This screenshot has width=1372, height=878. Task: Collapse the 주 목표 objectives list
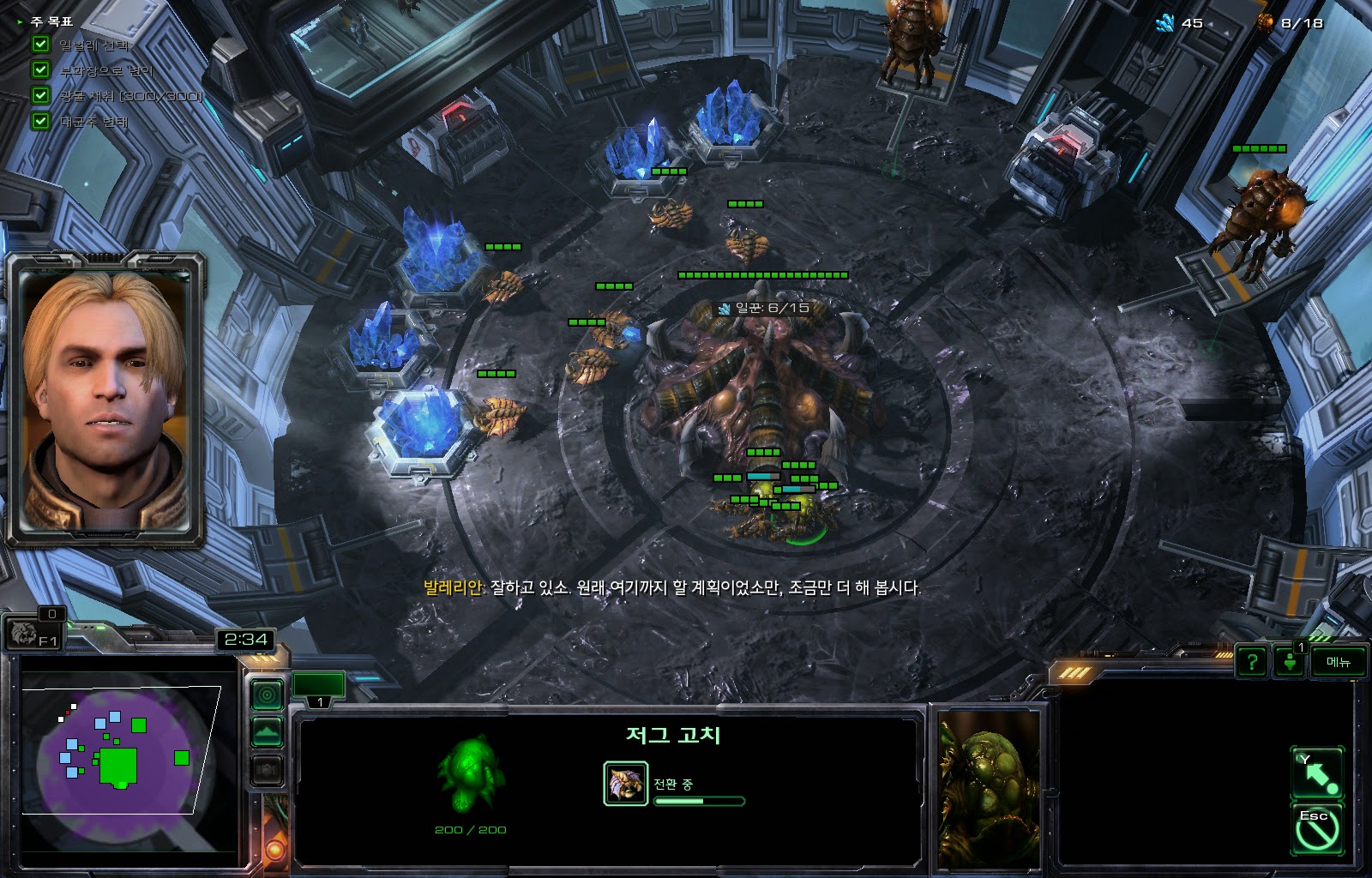[x=20, y=21]
